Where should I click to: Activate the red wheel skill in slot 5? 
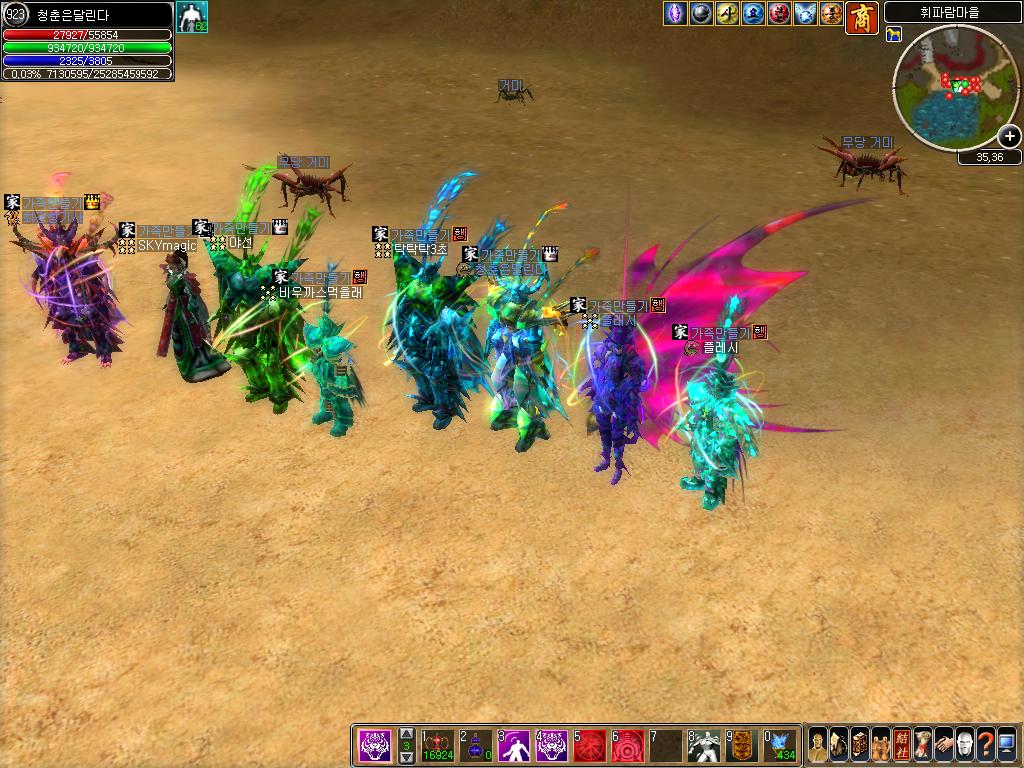point(590,746)
